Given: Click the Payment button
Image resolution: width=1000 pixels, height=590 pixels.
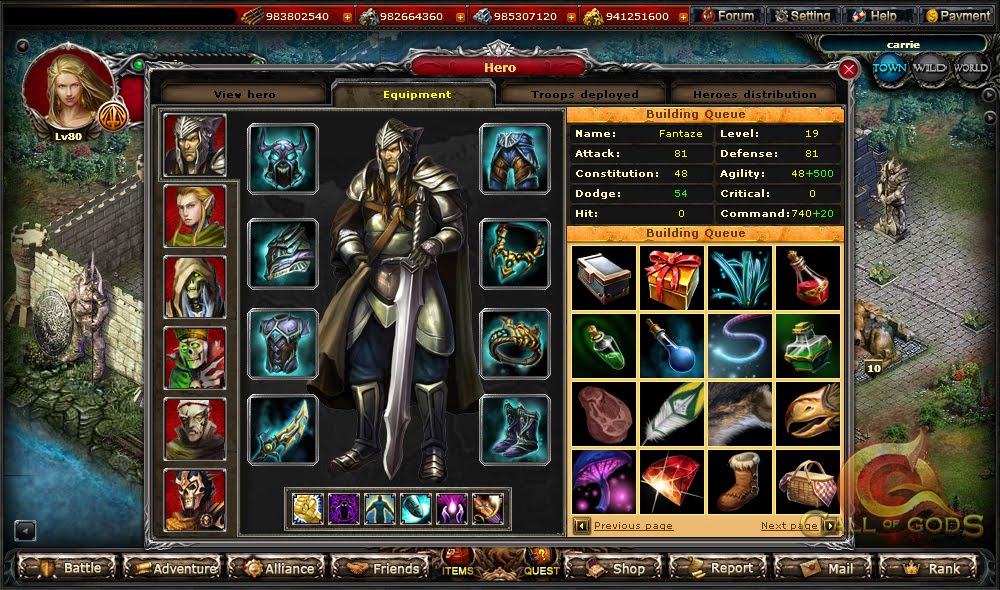Looking at the screenshot, I should pyautogui.click(x=957, y=16).
